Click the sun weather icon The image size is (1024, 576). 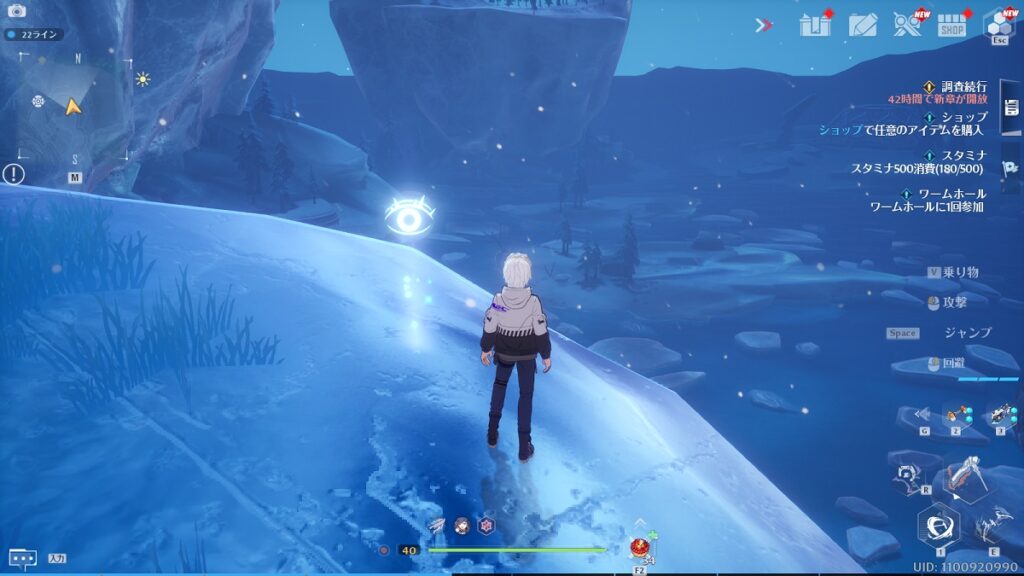click(x=143, y=79)
